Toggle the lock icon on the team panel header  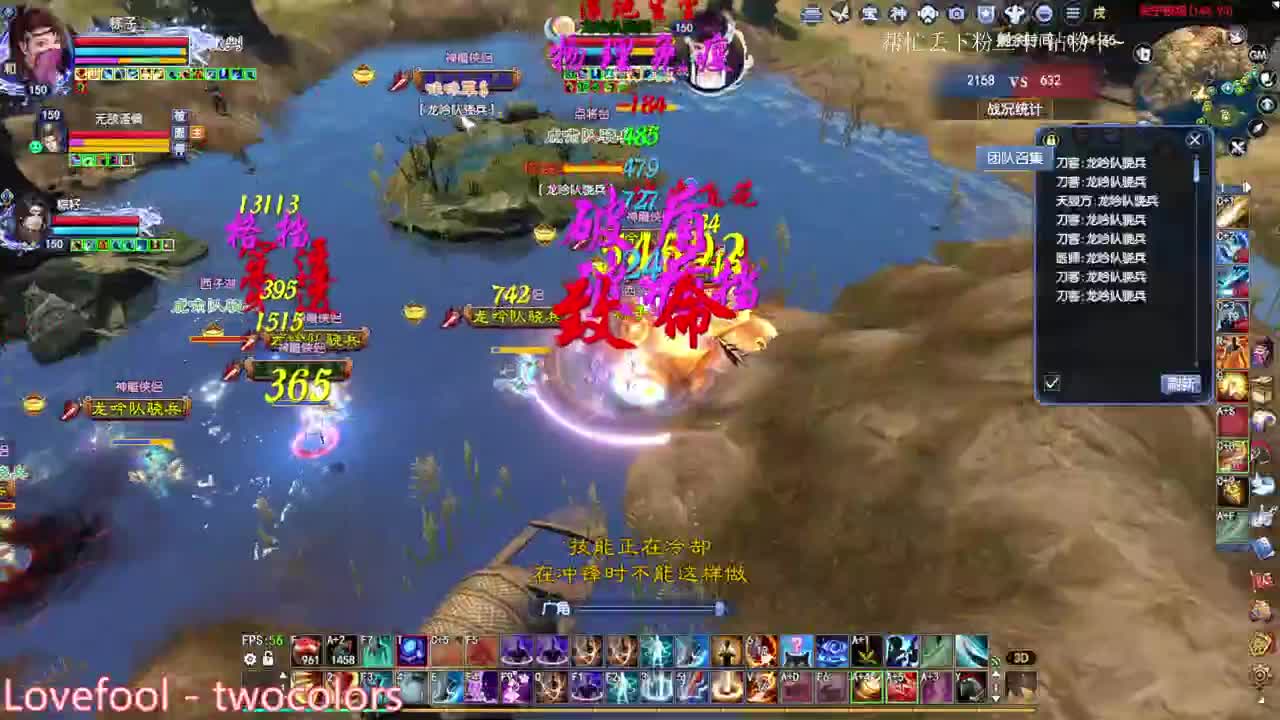(x=1049, y=140)
